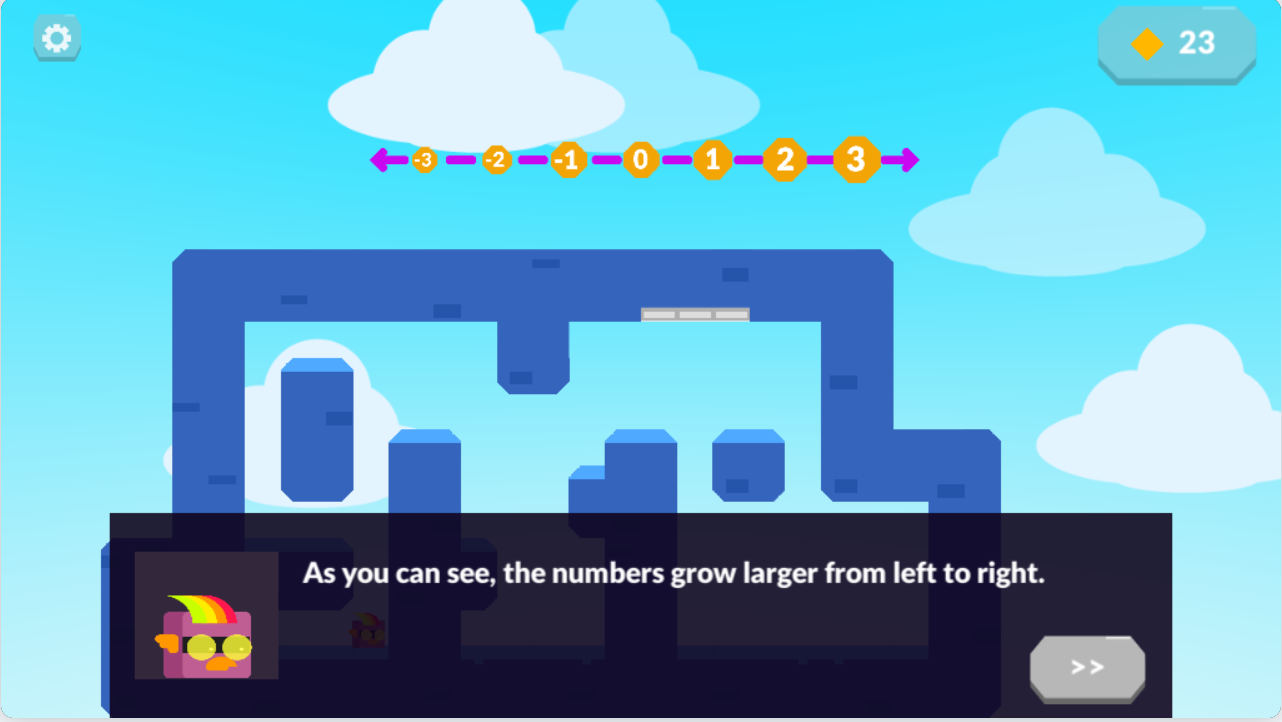Select the "-1" hexagon on the number line
Viewport: 1282px width, 722px height.
click(567, 159)
